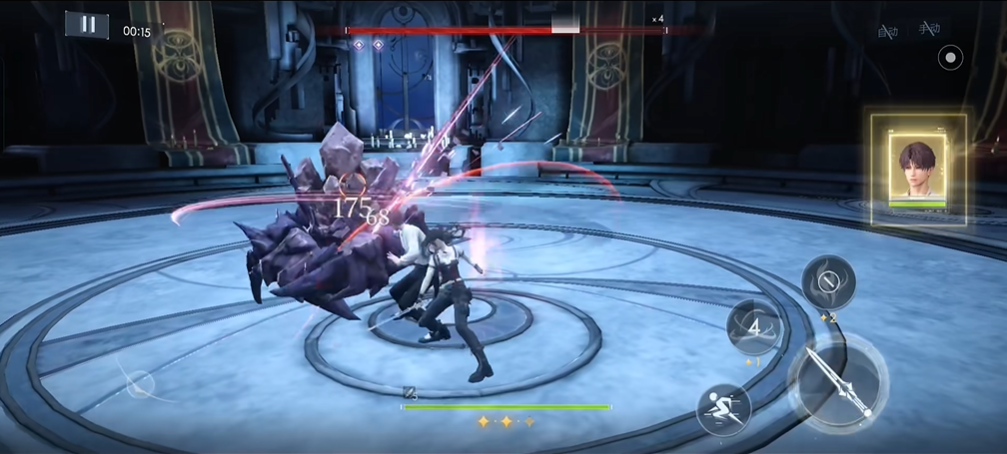1007x454 pixels.
Task: Use the dodge sprint skill
Action: tap(723, 409)
